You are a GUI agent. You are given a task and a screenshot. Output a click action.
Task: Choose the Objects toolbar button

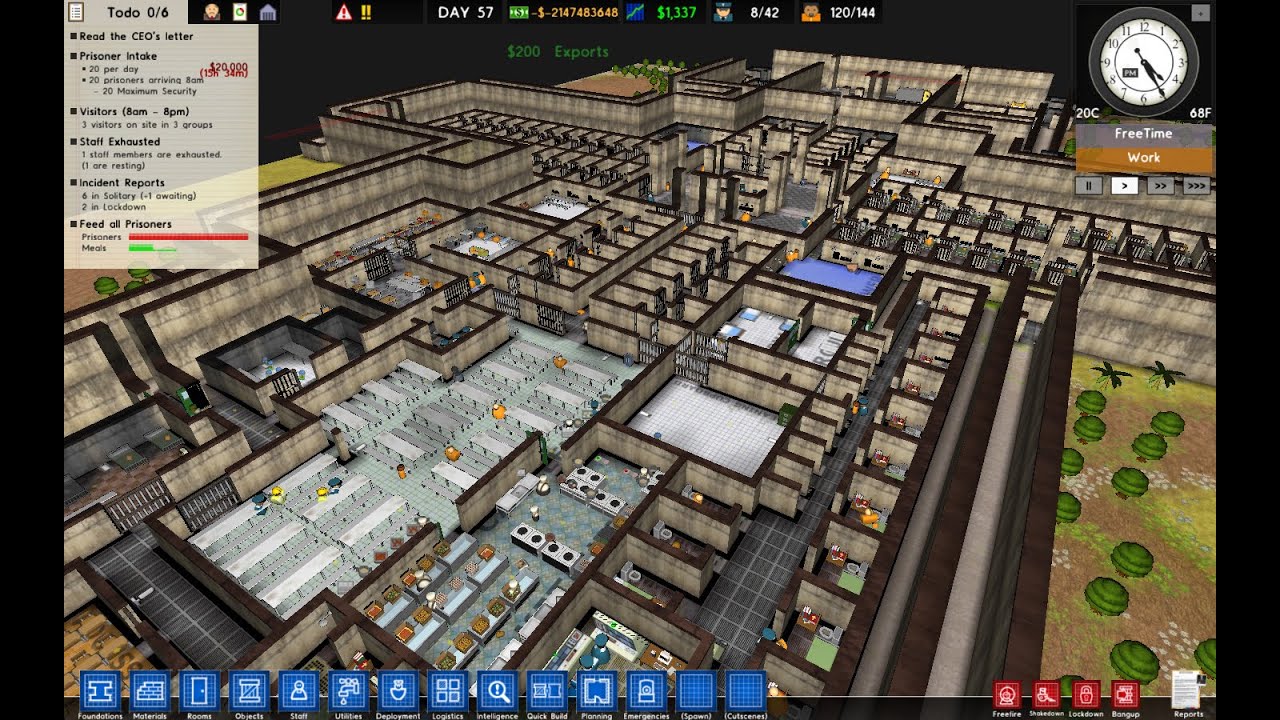(249, 691)
